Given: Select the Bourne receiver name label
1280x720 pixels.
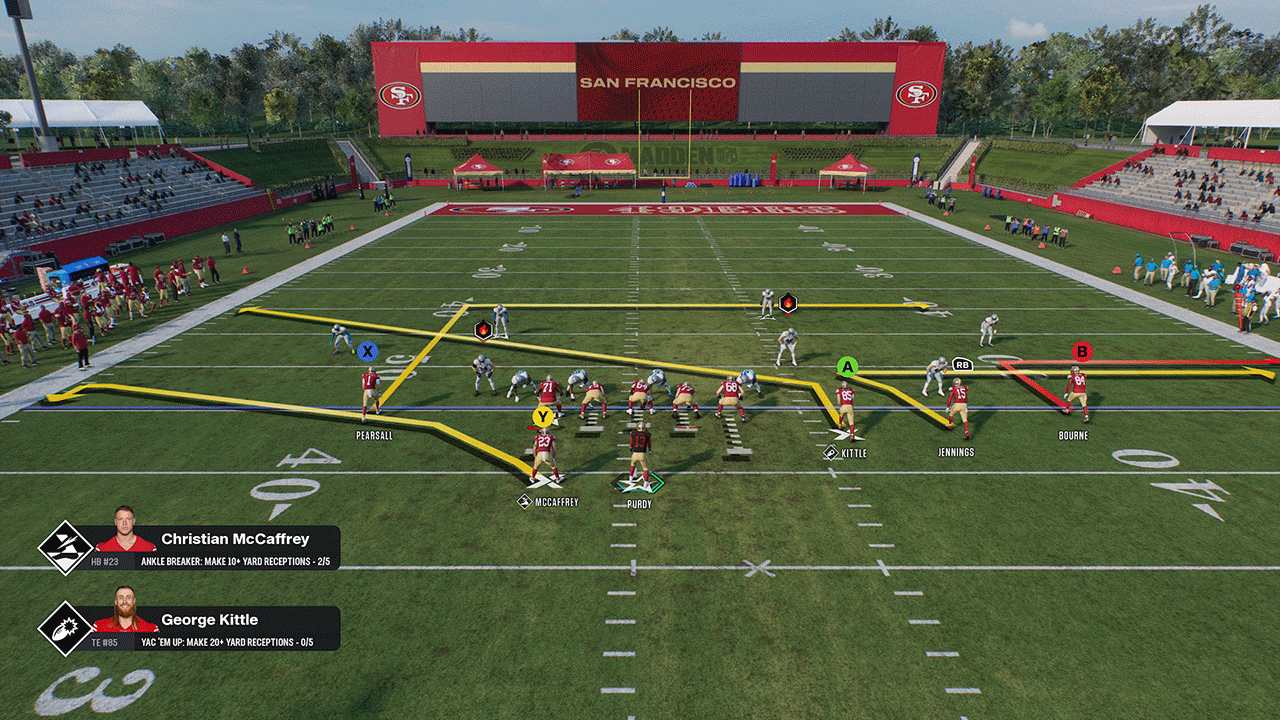Looking at the screenshot, I should [x=1073, y=436].
